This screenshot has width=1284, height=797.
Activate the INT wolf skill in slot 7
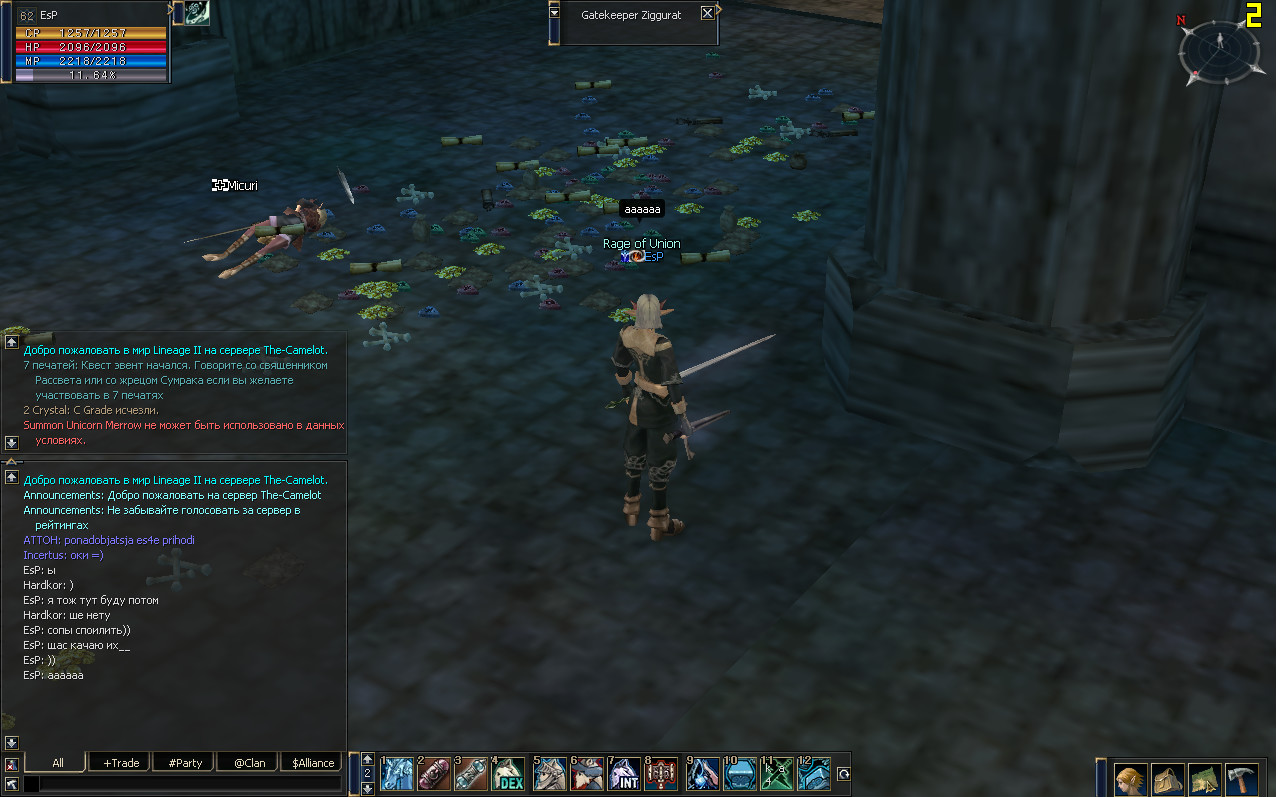[x=624, y=774]
